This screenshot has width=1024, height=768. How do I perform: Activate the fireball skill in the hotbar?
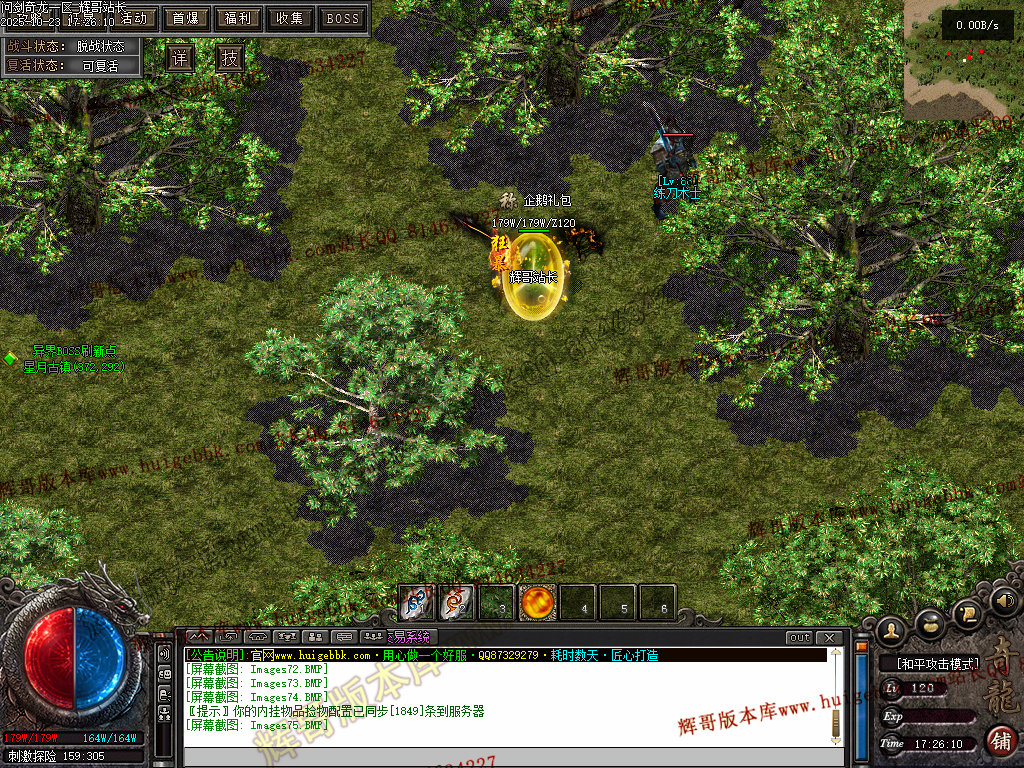coord(537,603)
